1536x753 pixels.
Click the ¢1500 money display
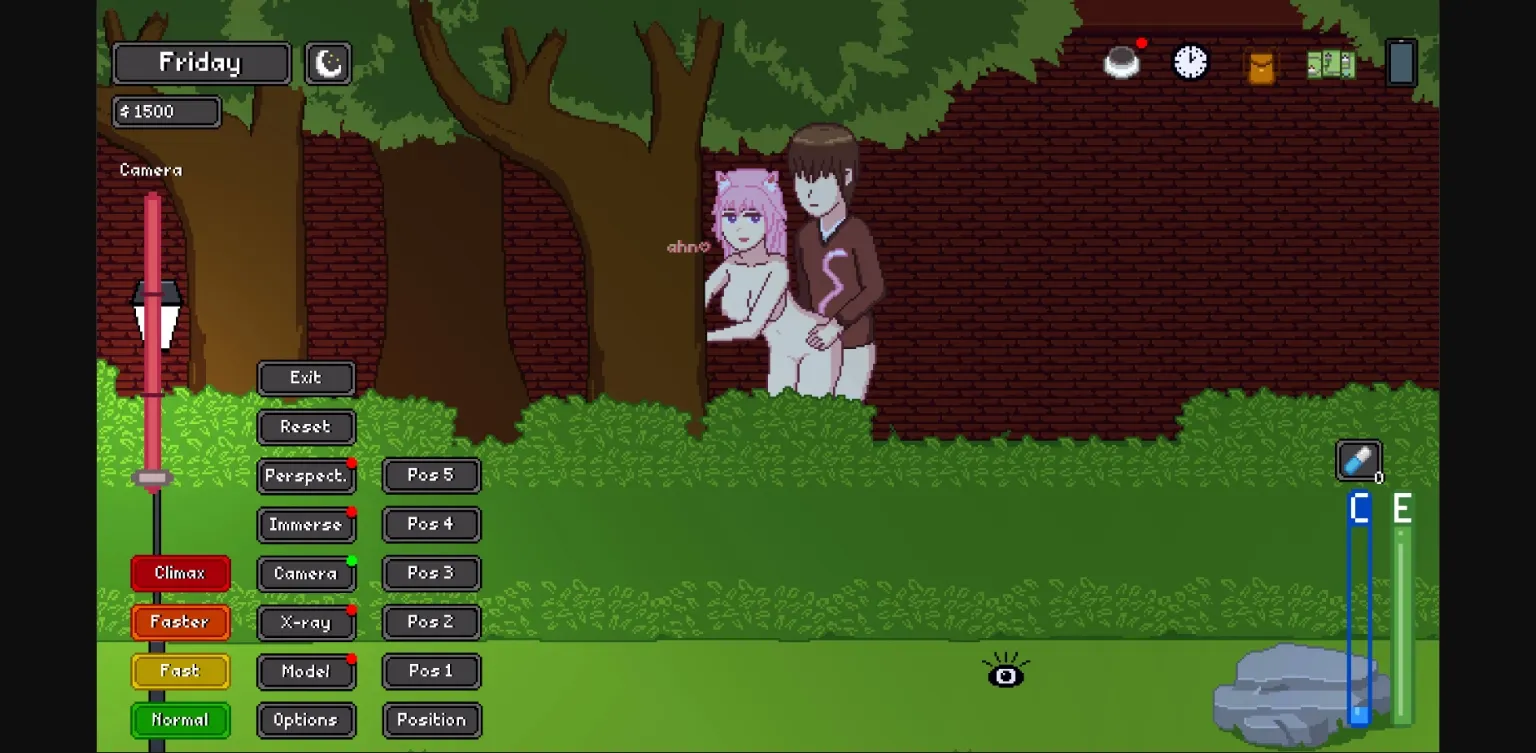(166, 111)
